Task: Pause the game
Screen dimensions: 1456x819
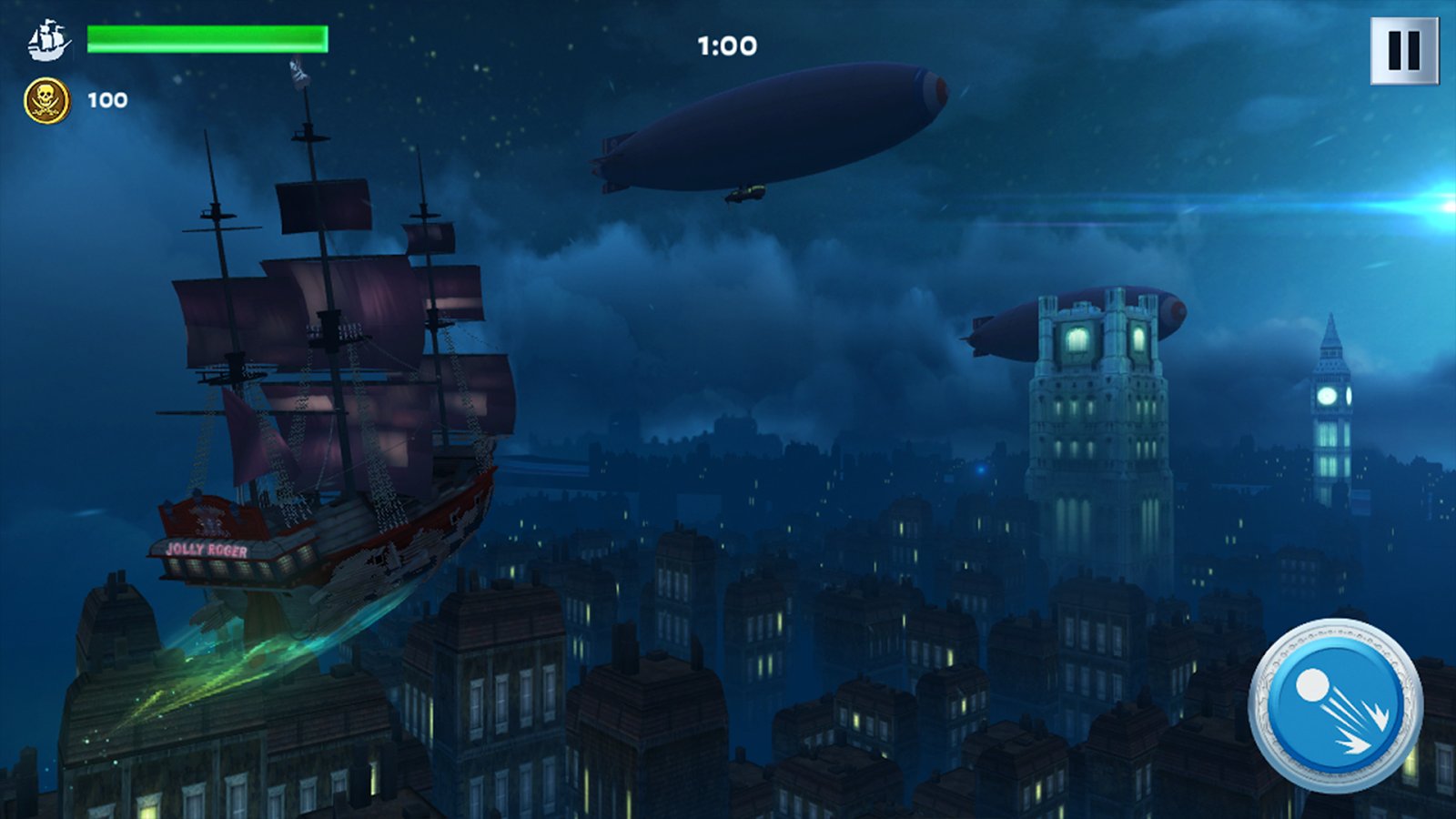Action: point(1403,51)
